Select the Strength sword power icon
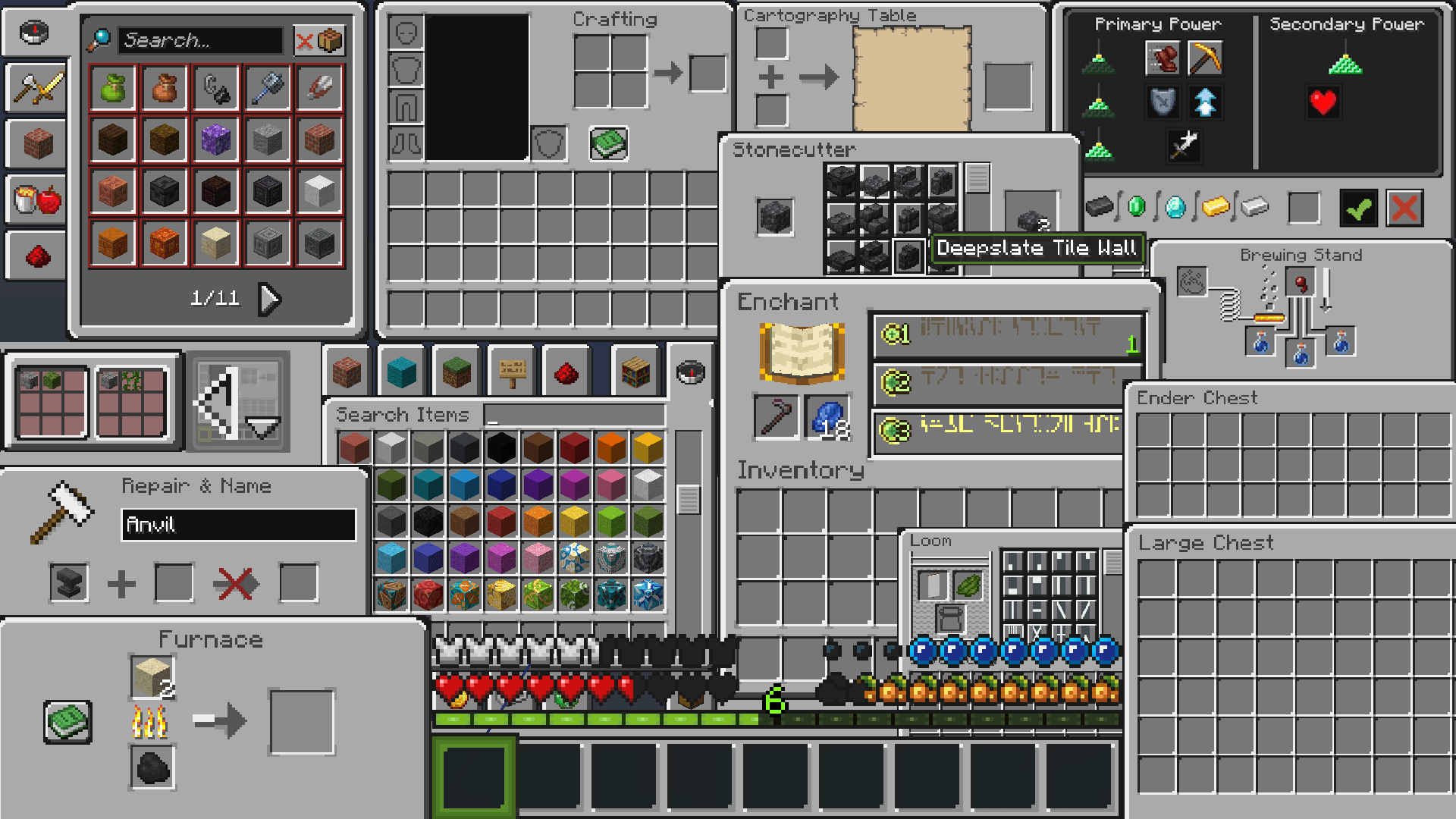 1185,147
